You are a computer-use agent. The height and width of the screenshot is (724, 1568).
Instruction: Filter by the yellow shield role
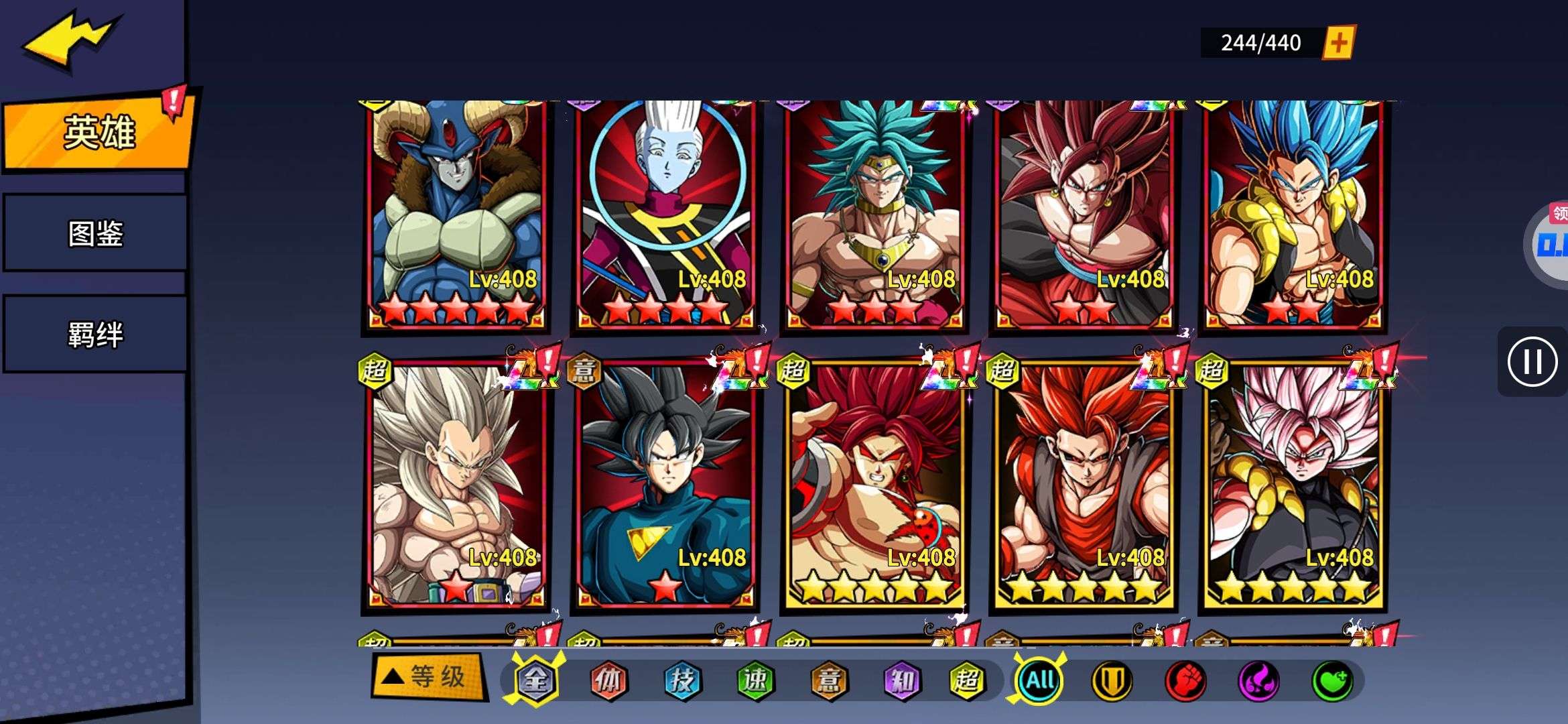click(1112, 680)
